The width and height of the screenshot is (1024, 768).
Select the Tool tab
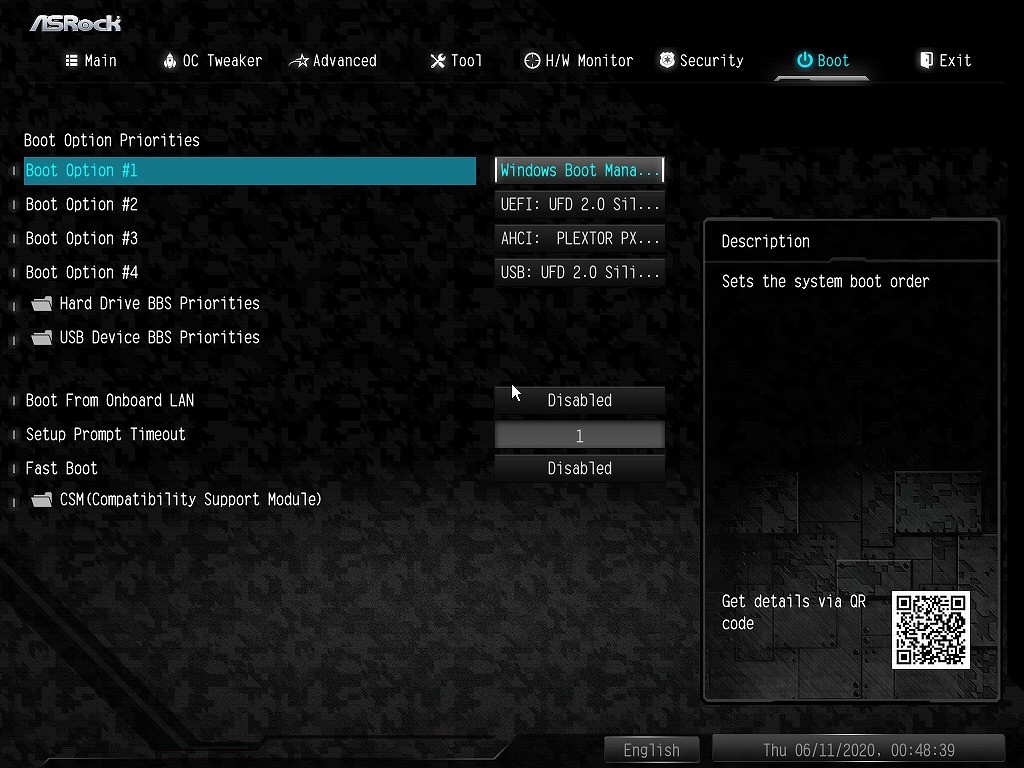click(456, 61)
